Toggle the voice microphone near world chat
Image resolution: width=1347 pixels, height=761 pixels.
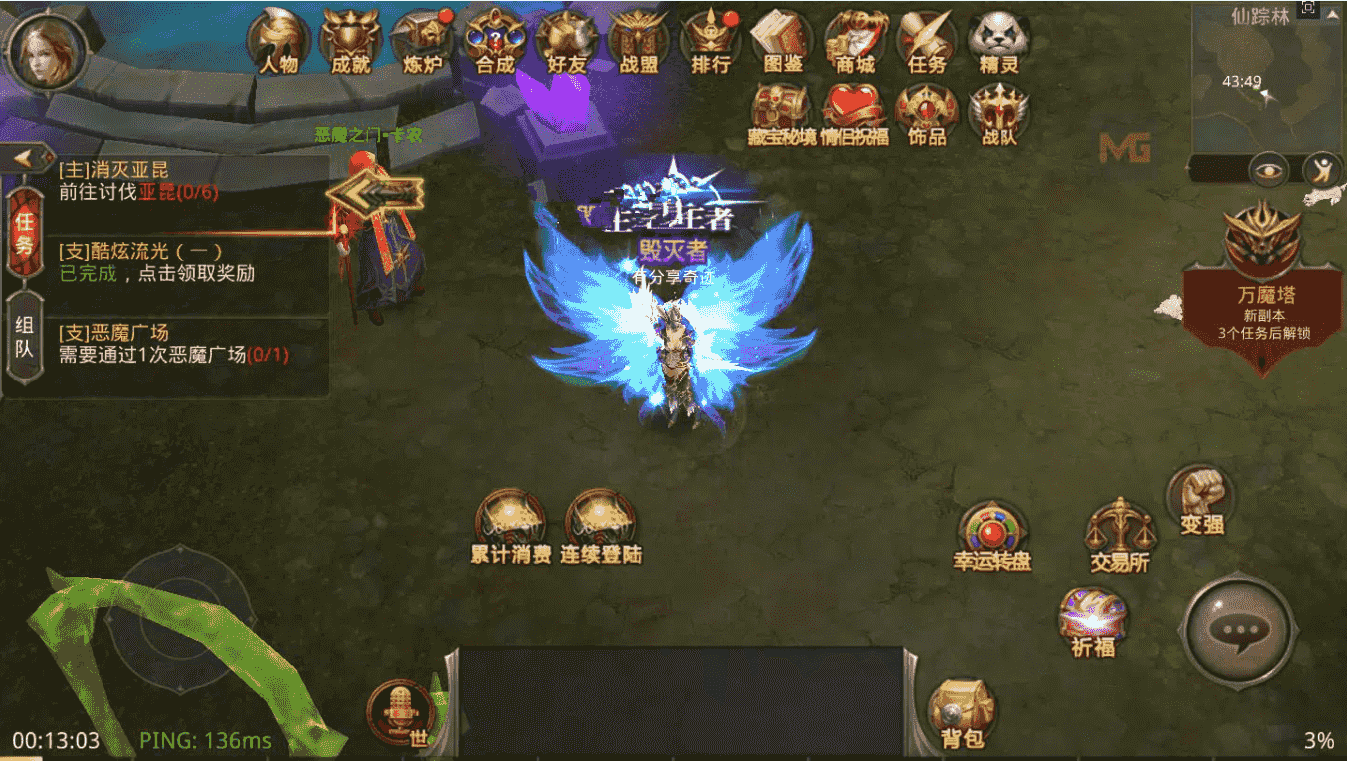coord(398,710)
